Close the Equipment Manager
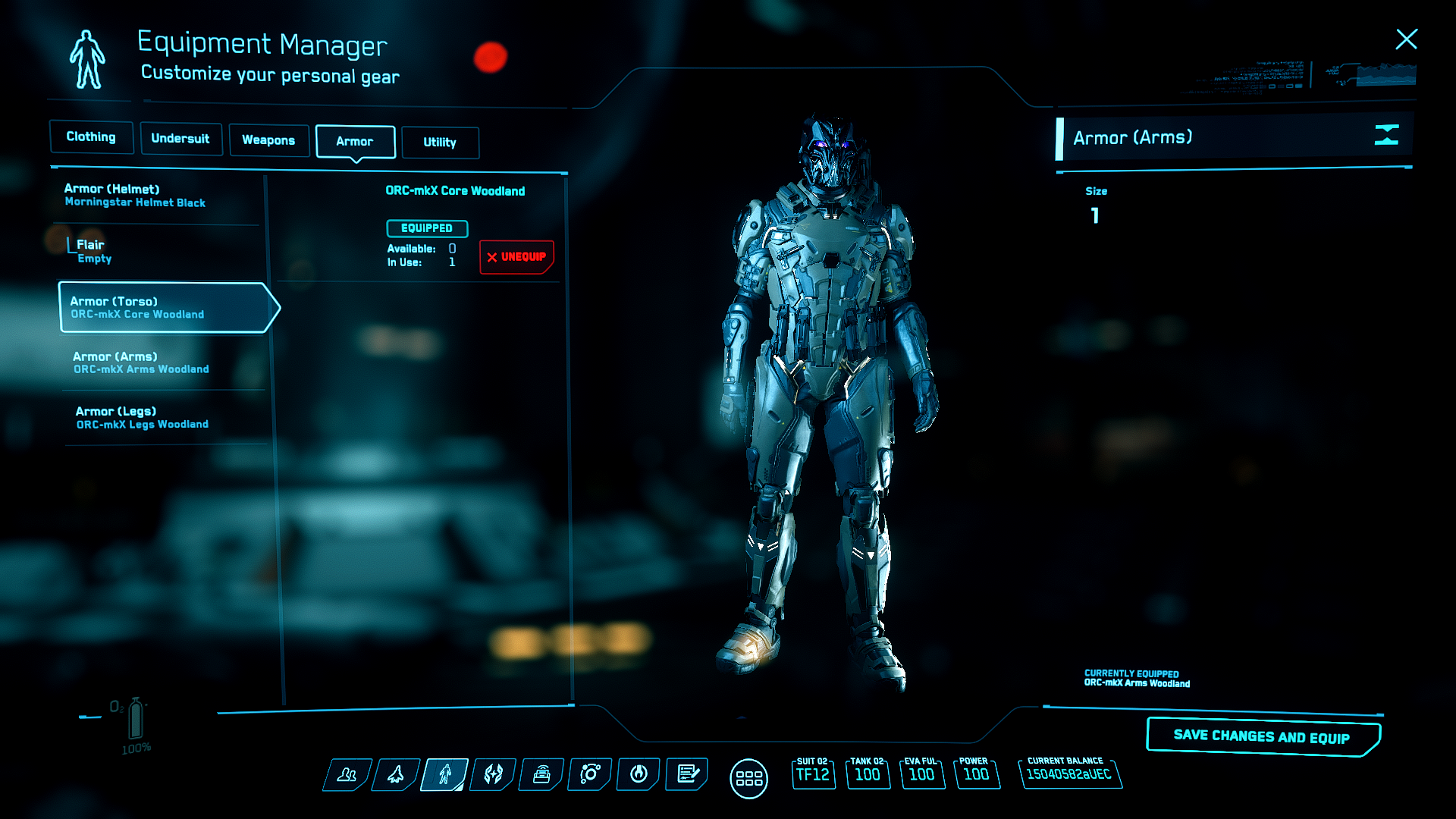Viewport: 1456px width, 819px height. [1406, 39]
